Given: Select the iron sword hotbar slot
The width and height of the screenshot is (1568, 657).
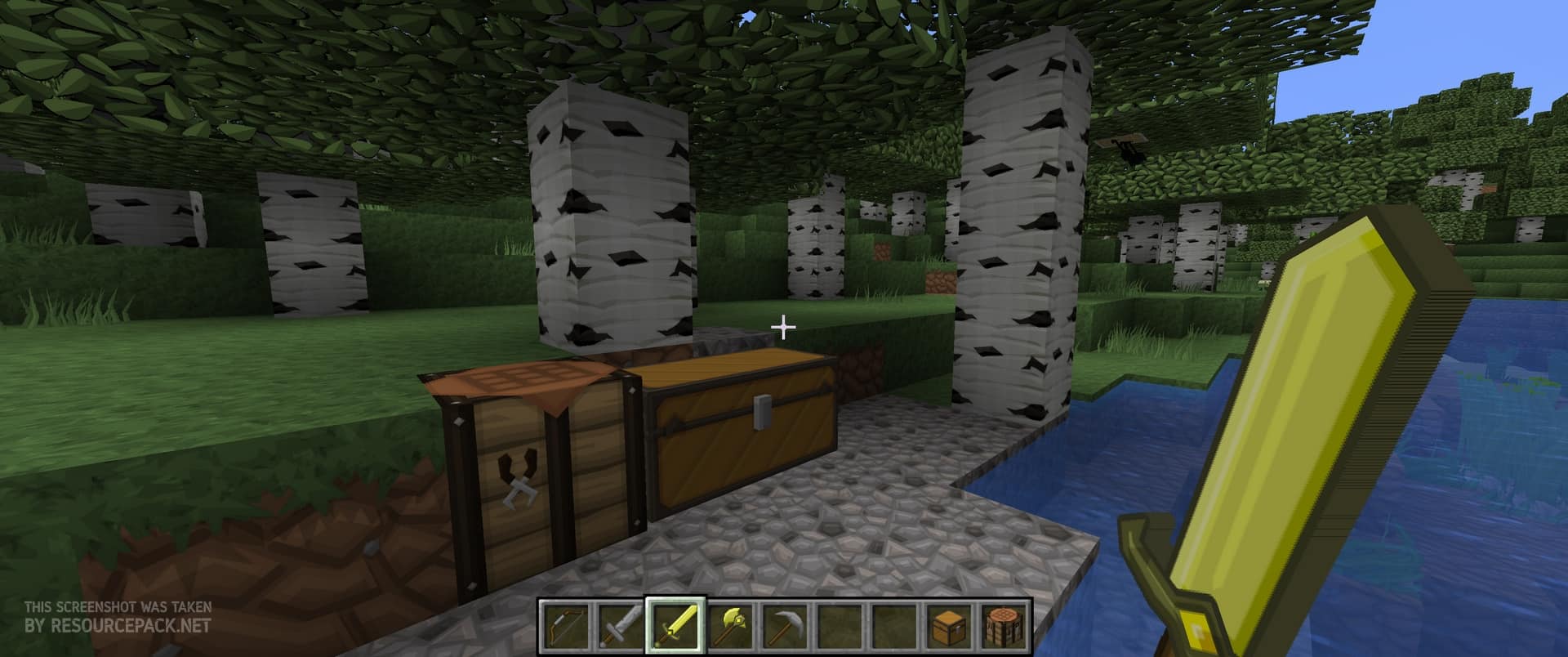Looking at the screenshot, I should pyautogui.click(x=618, y=626).
